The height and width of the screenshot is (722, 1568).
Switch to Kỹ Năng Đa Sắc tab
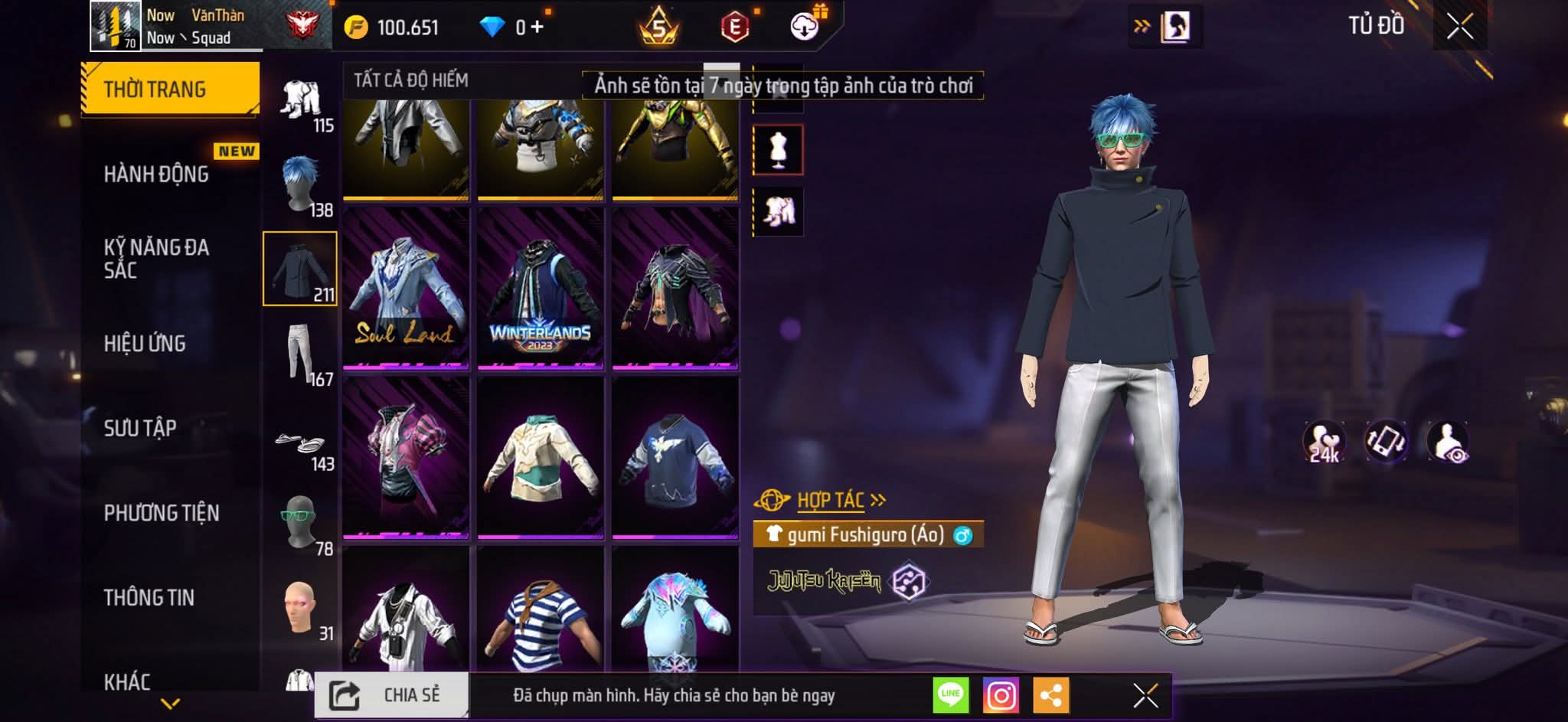tap(156, 259)
